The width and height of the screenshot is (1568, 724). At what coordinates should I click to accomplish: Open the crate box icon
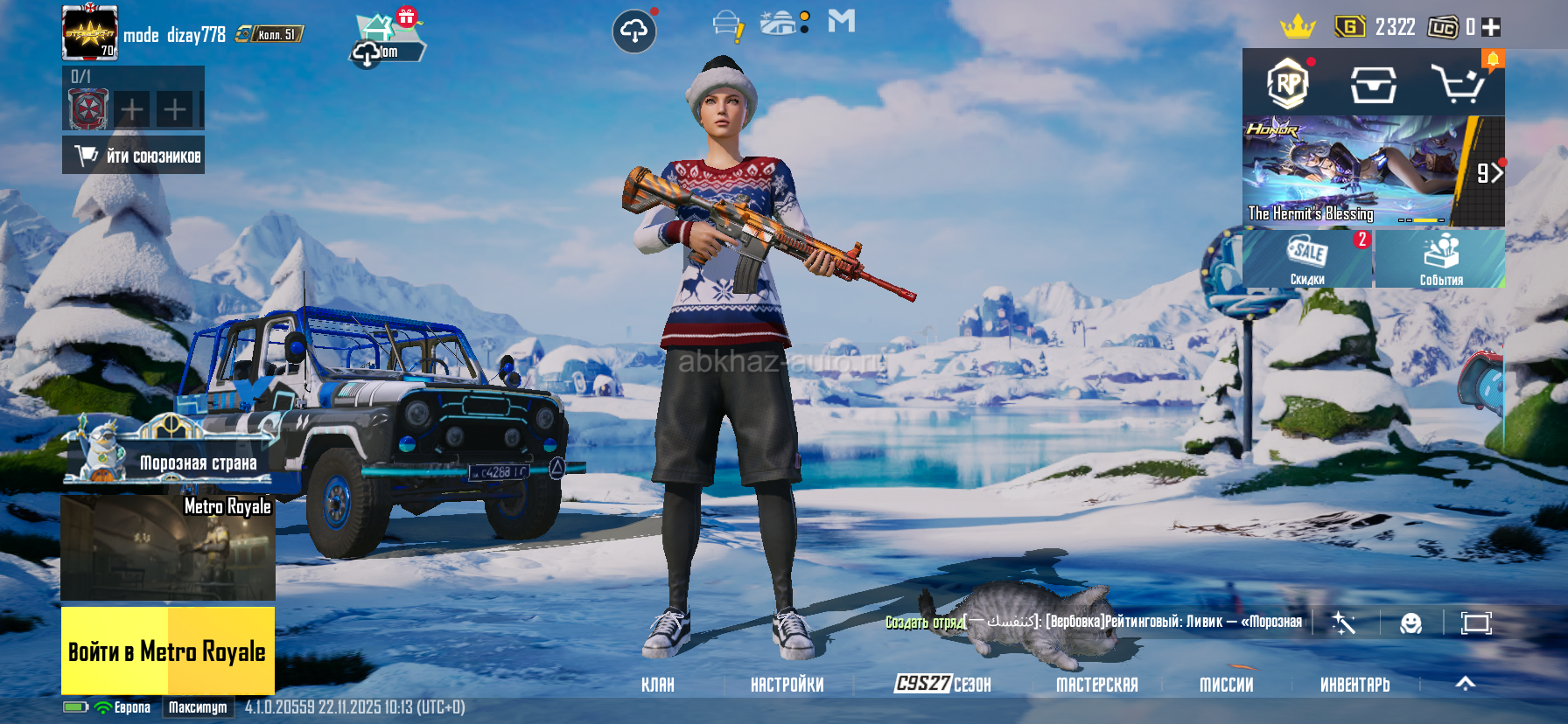click(1373, 85)
